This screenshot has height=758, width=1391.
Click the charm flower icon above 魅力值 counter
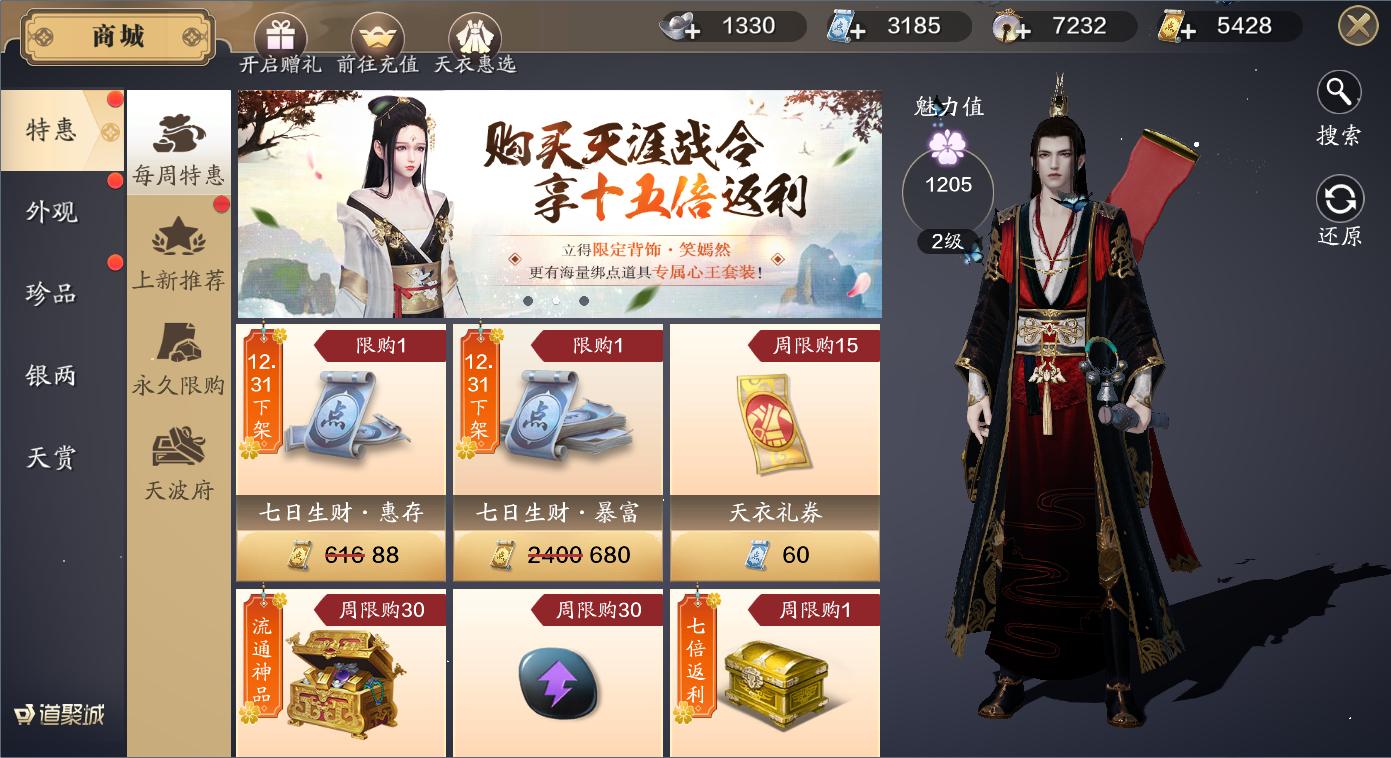tap(947, 145)
